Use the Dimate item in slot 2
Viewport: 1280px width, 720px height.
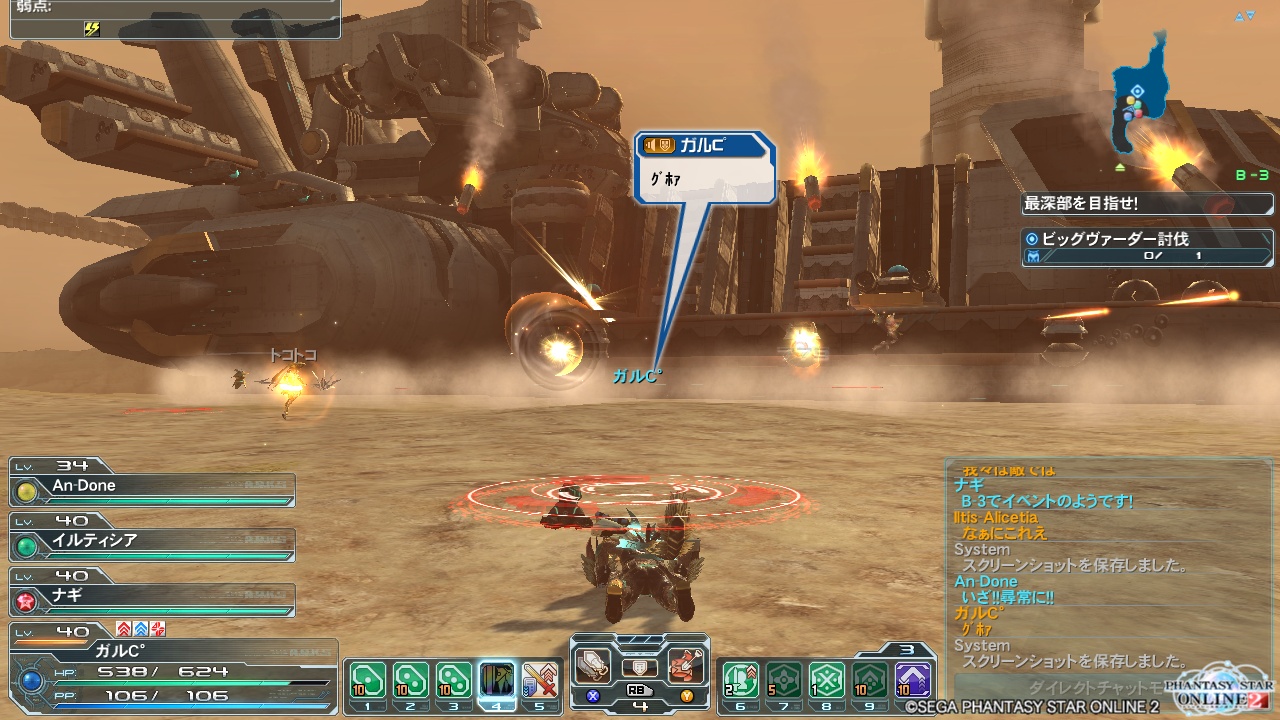[411, 680]
